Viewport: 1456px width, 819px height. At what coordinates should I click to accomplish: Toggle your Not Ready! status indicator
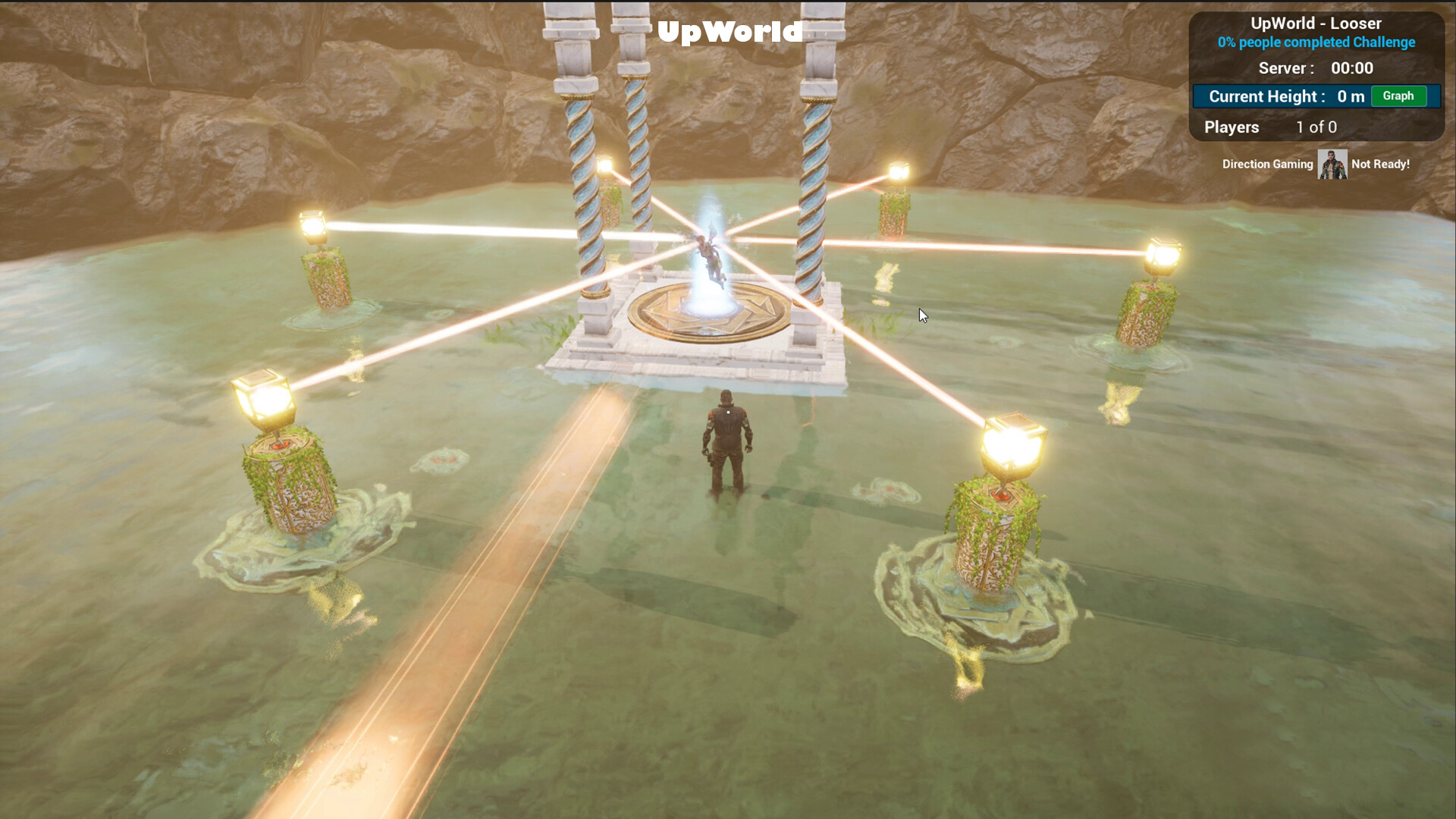tap(1379, 163)
